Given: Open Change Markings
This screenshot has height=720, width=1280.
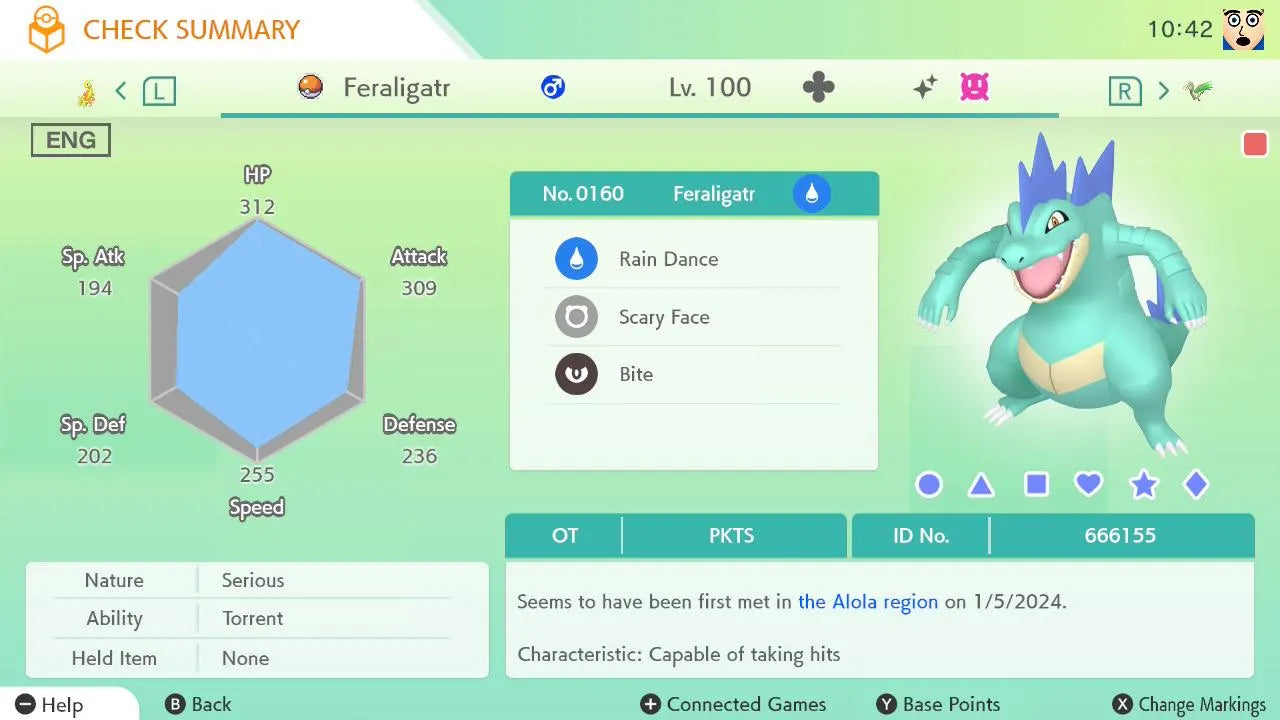Looking at the screenshot, I should point(1190,705).
